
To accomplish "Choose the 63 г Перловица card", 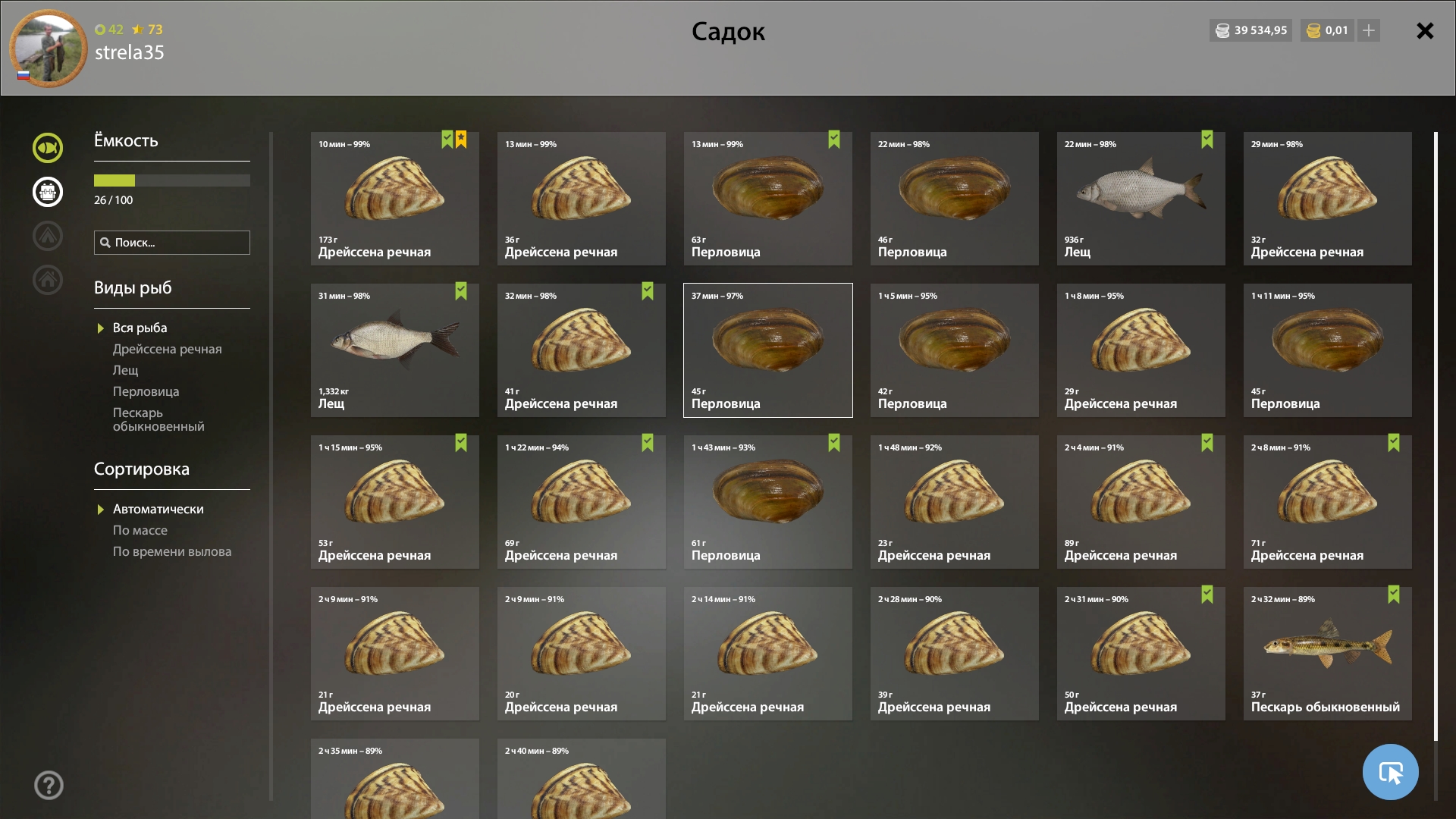I will pyautogui.click(x=767, y=199).
